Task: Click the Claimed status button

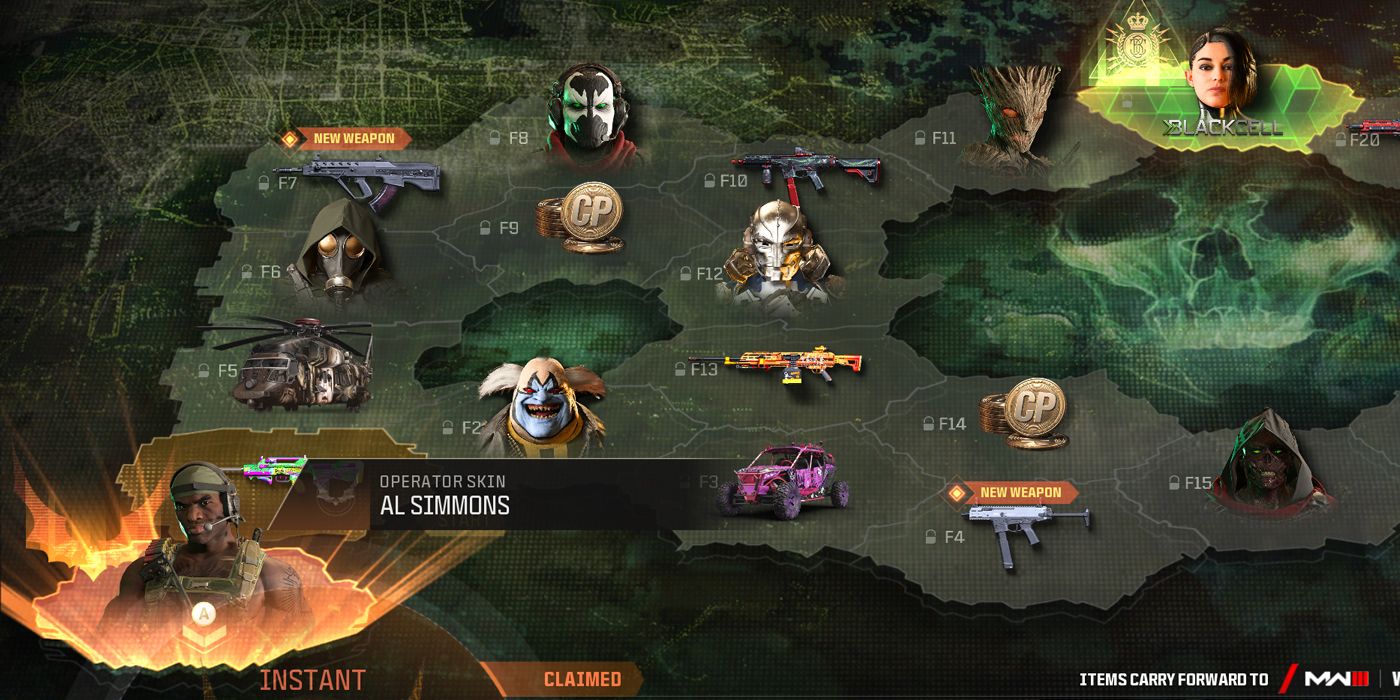Action: point(581,680)
